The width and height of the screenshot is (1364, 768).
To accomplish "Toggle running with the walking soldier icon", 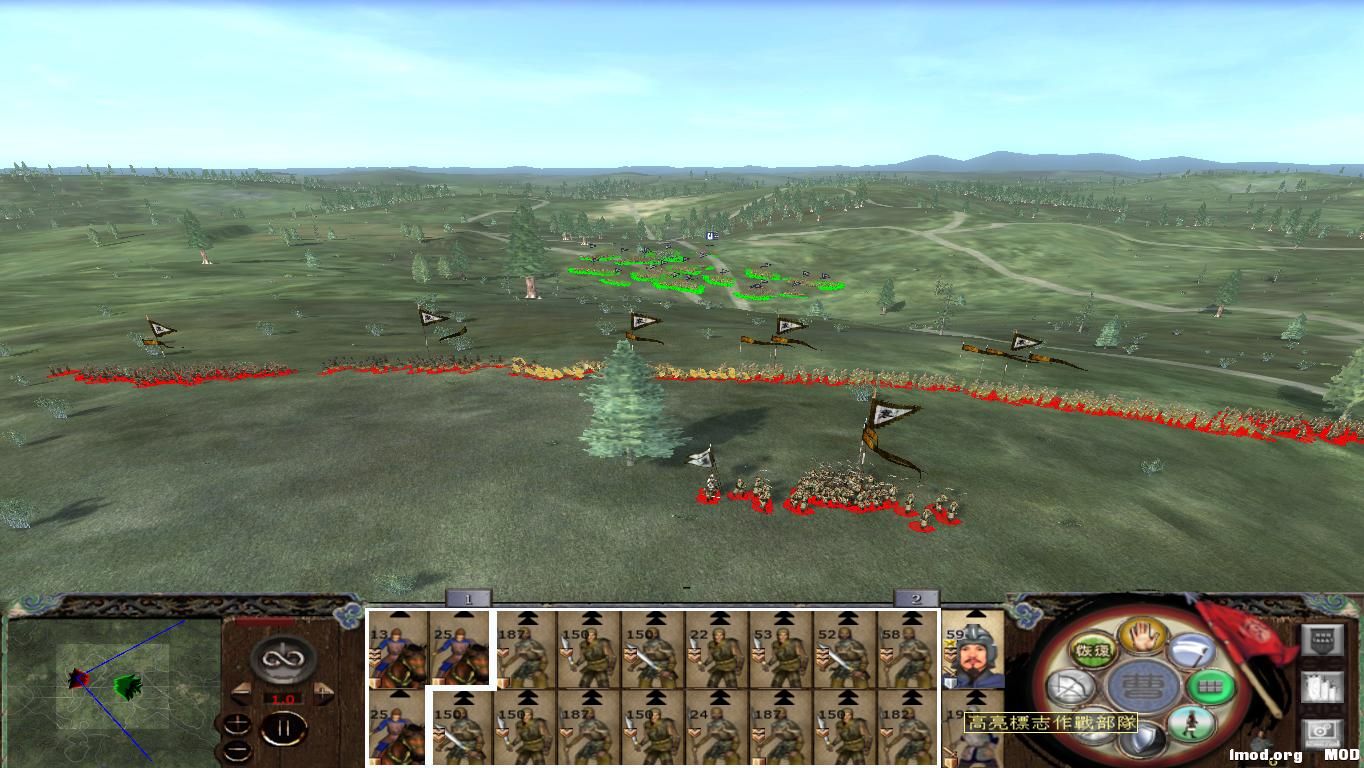I will (x=1190, y=722).
